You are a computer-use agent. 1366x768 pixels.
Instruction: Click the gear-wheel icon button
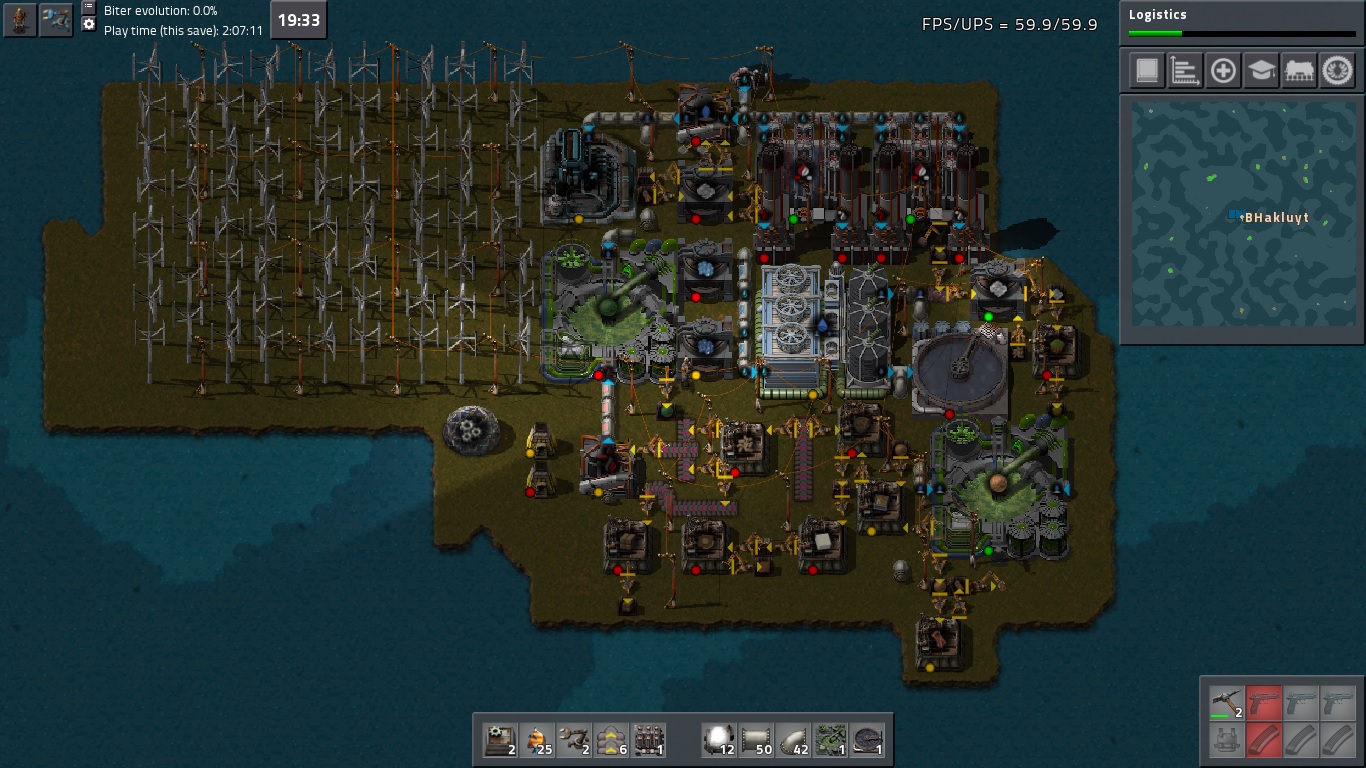[1337, 71]
